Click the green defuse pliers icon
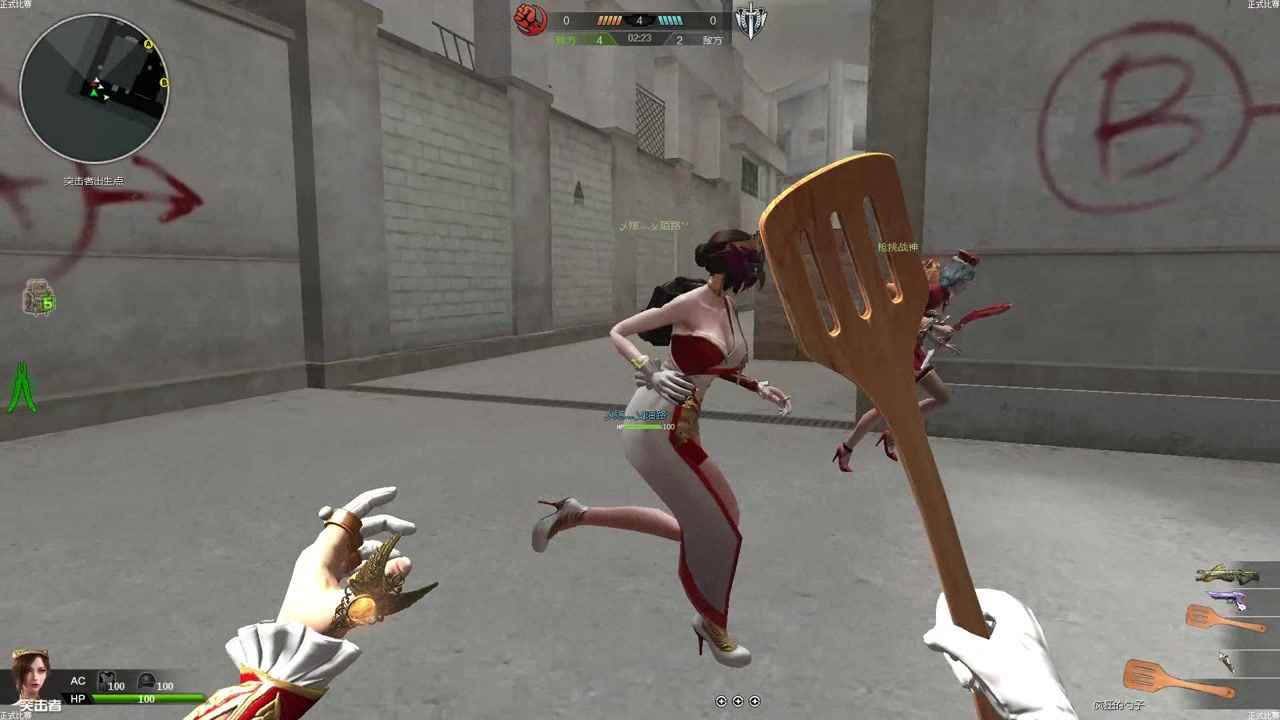Screen dimensions: 1280x720 pyautogui.click(x=22, y=388)
